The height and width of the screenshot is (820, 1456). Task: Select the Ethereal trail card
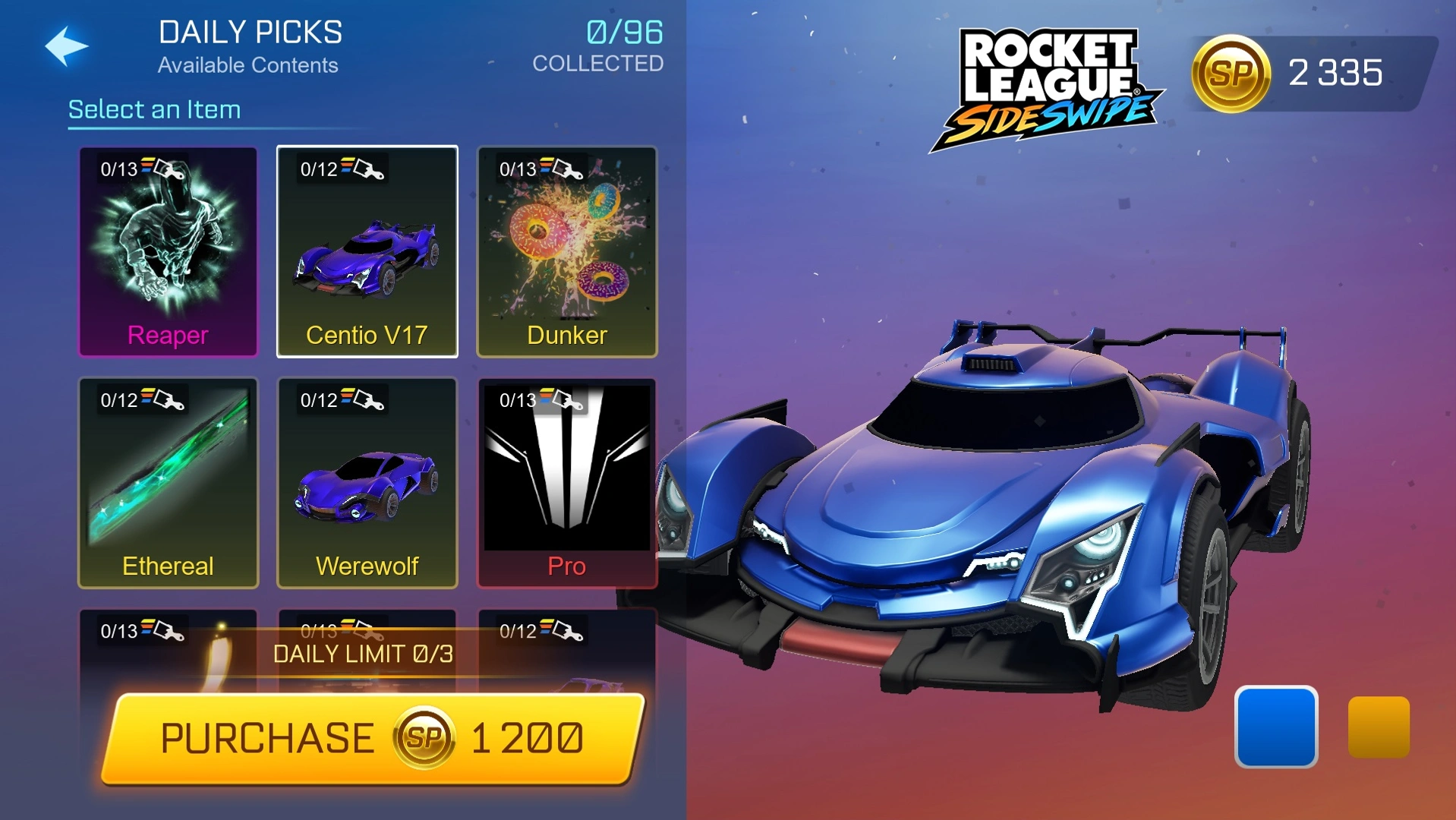click(168, 483)
